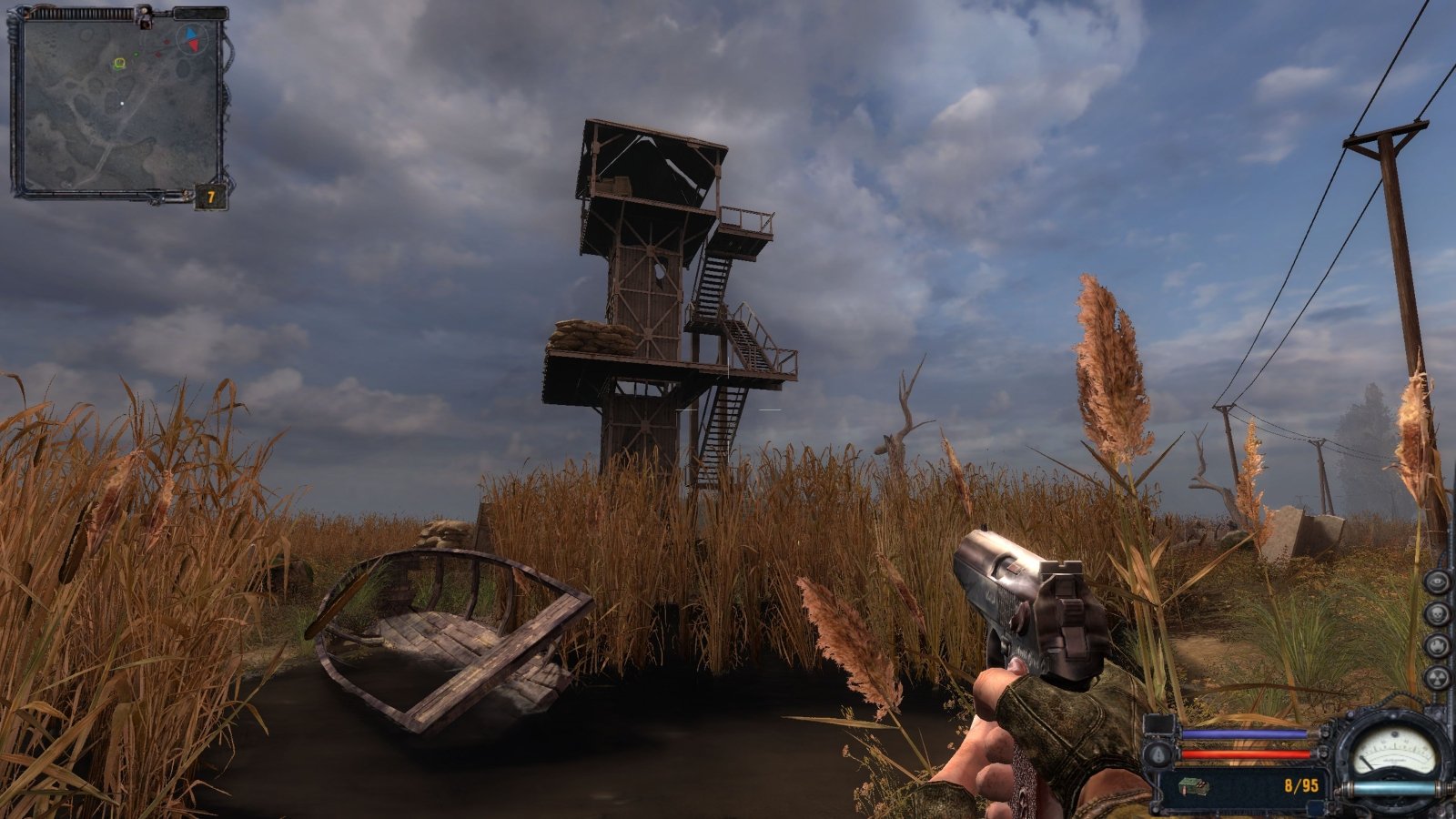
Task: Click the compass rose on the minimap
Action: point(191,40)
